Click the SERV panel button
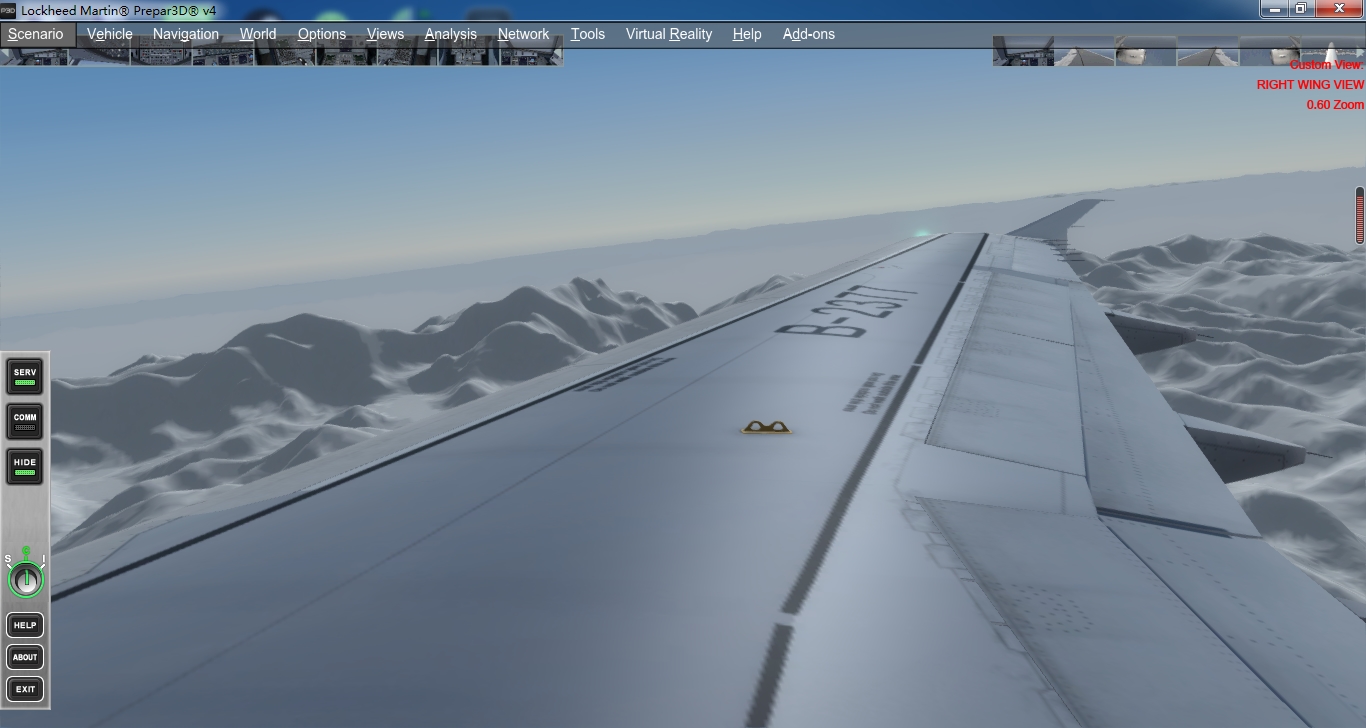Image resolution: width=1366 pixels, height=728 pixels. [x=25, y=376]
